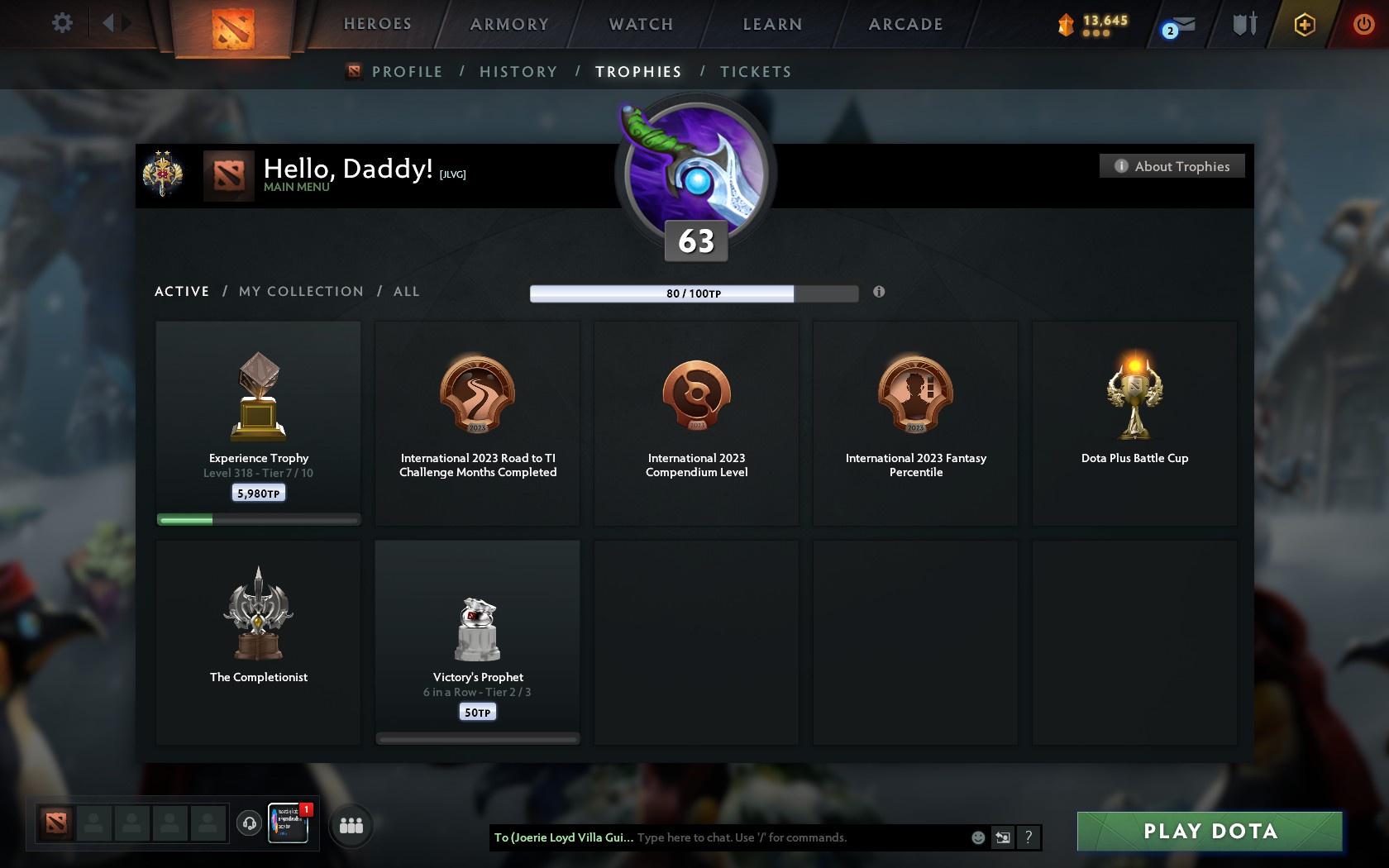Switch to the MY COLLECTION filter
Screen dimensions: 1389x868
click(x=300, y=291)
